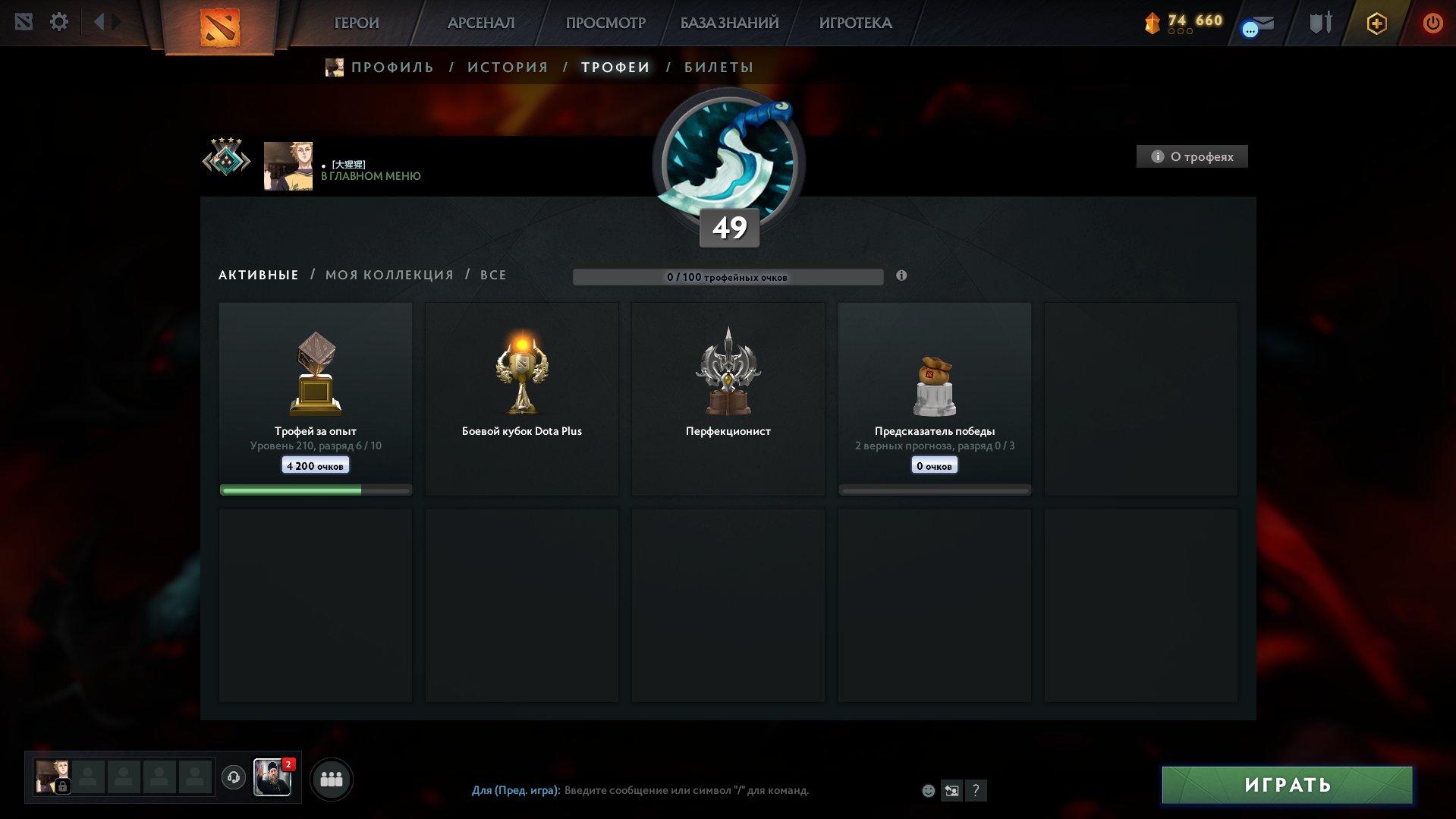Click the settings gear icon
This screenshot has width=1456, height=819.
point(59,21)
